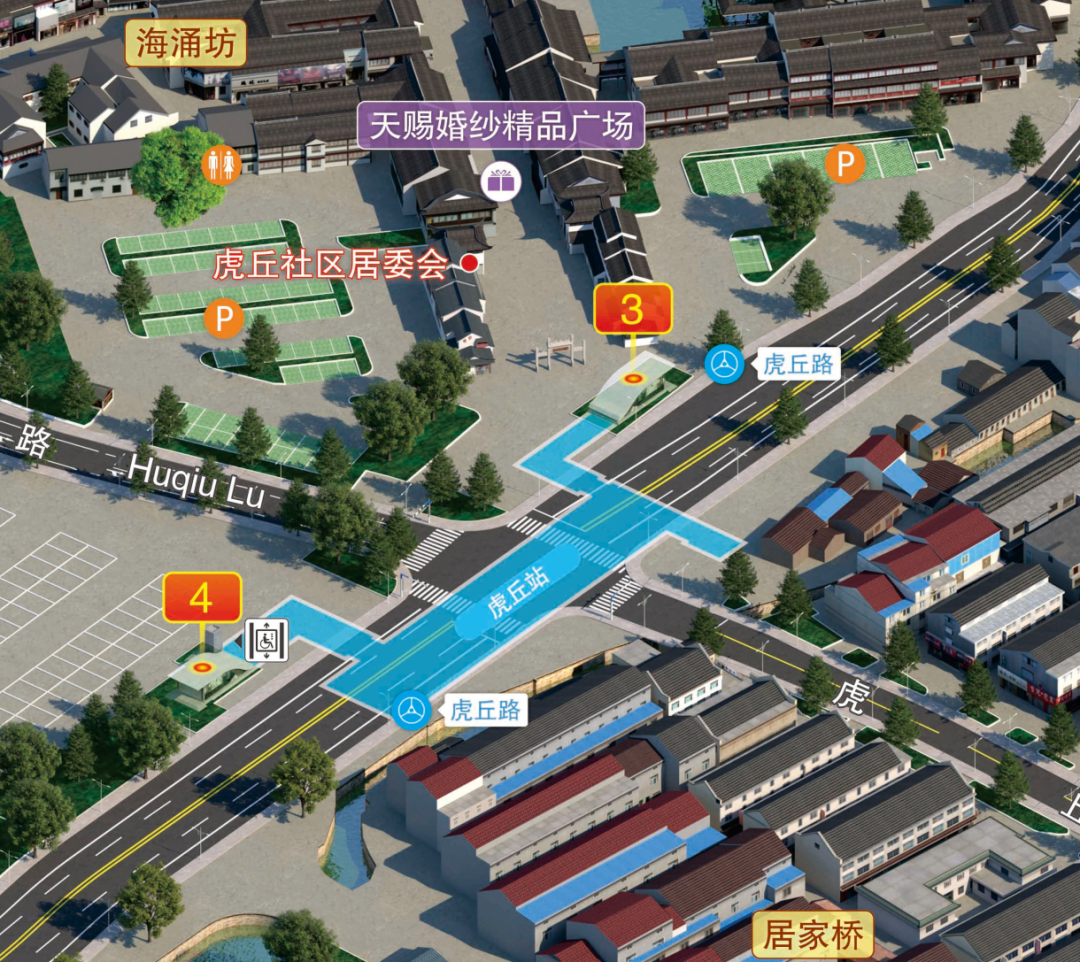Viewport: 1080px width, 962px height.
Task: Select the exit 3 marker
Action: pyautogui.click(x=632, y=309)
